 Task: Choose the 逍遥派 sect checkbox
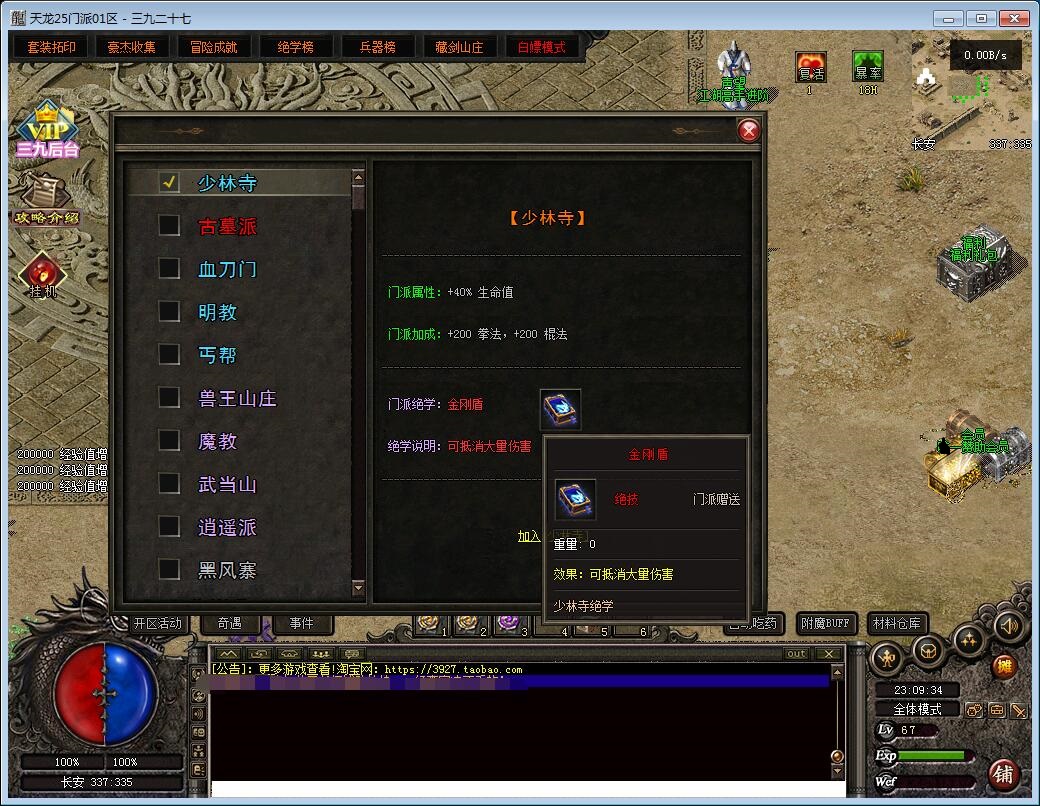(170, 527)
